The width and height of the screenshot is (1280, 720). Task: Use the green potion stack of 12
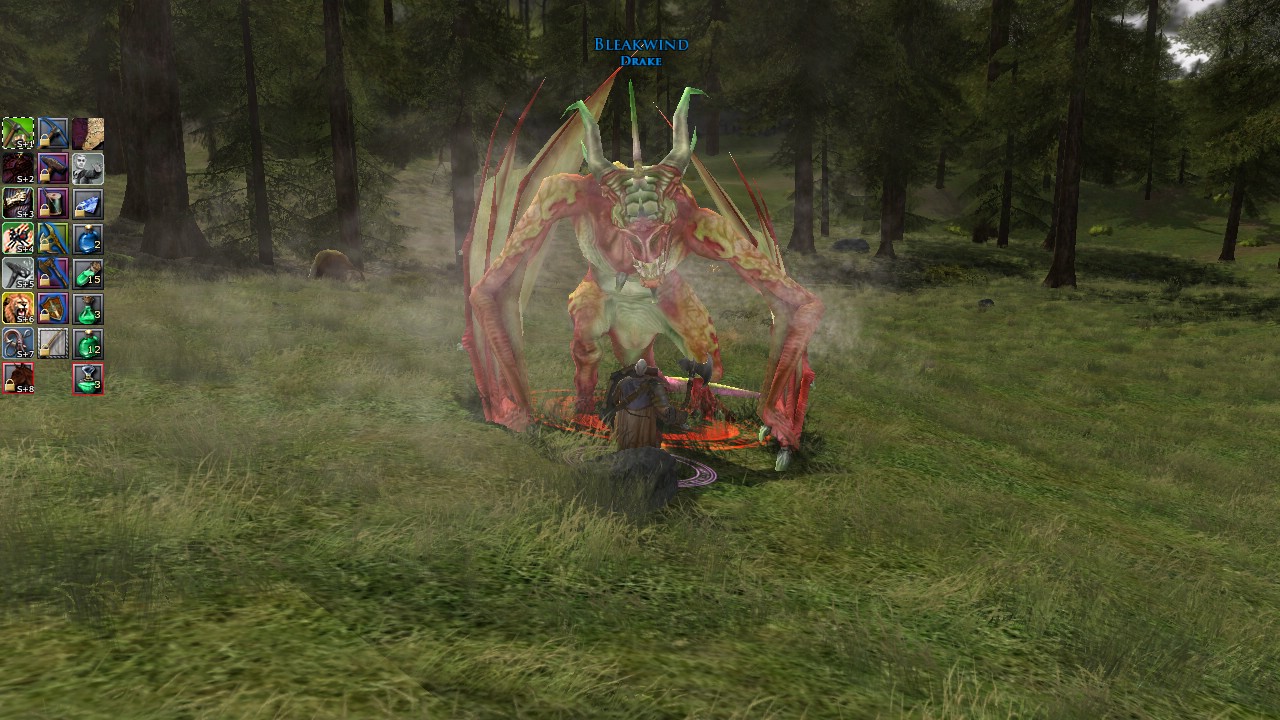pos(88,343)
